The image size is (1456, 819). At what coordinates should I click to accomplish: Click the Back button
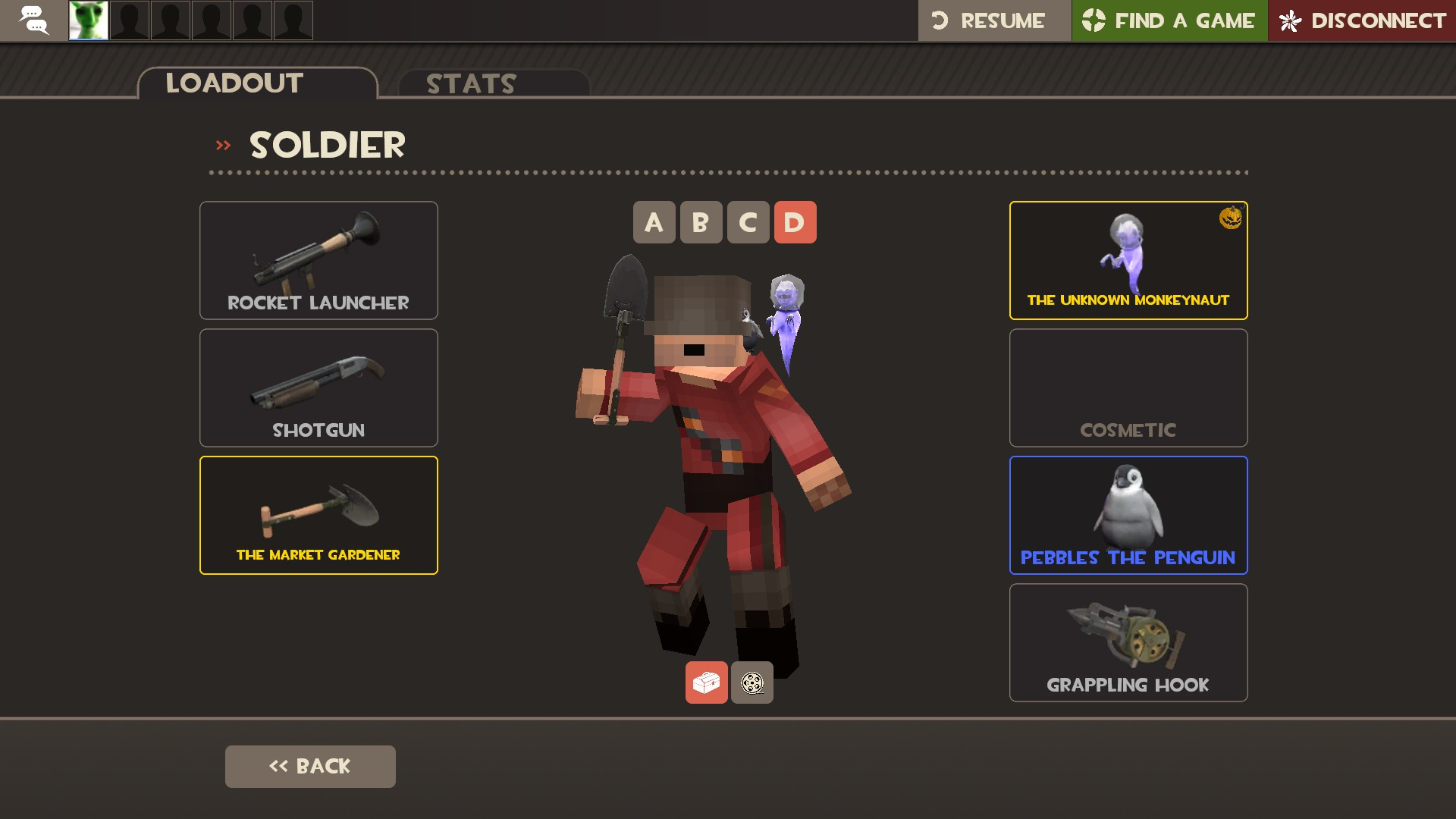(310, 766)
